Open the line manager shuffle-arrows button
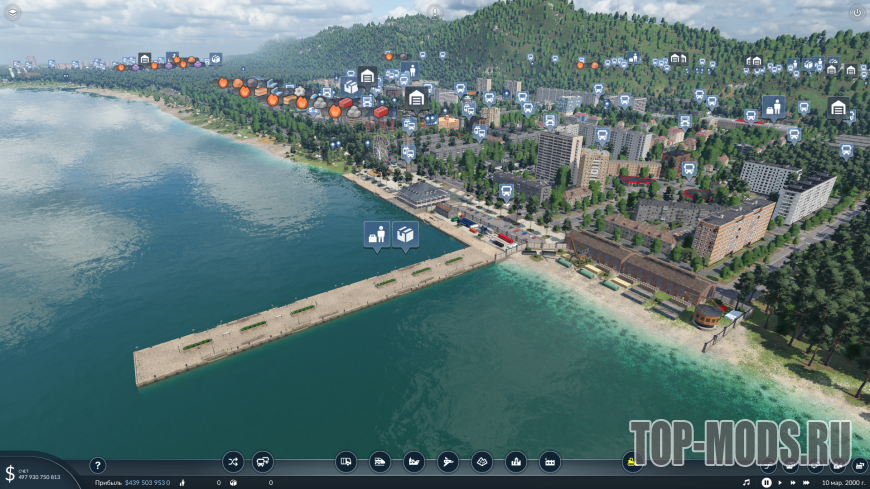 point(233,461)
